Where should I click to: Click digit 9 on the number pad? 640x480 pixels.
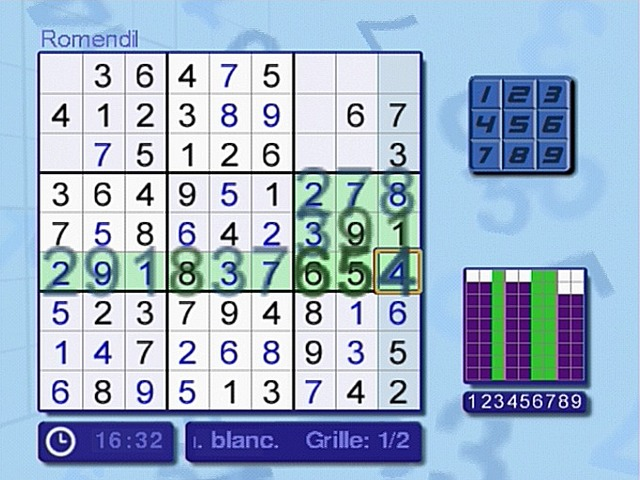click(548, 156)
